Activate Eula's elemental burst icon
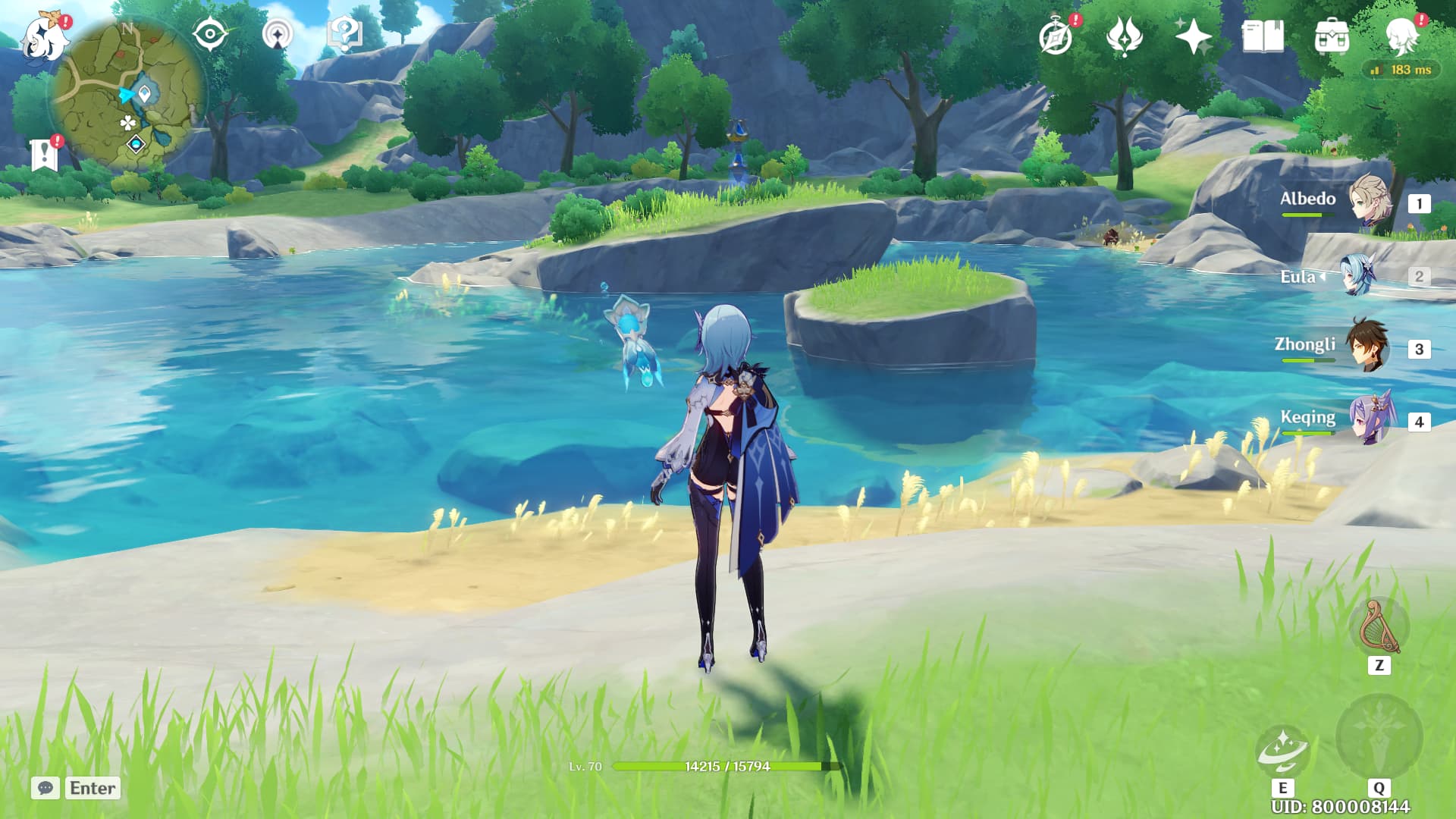Viewport: 1456px width, 819px height. tap(1378, 737)
